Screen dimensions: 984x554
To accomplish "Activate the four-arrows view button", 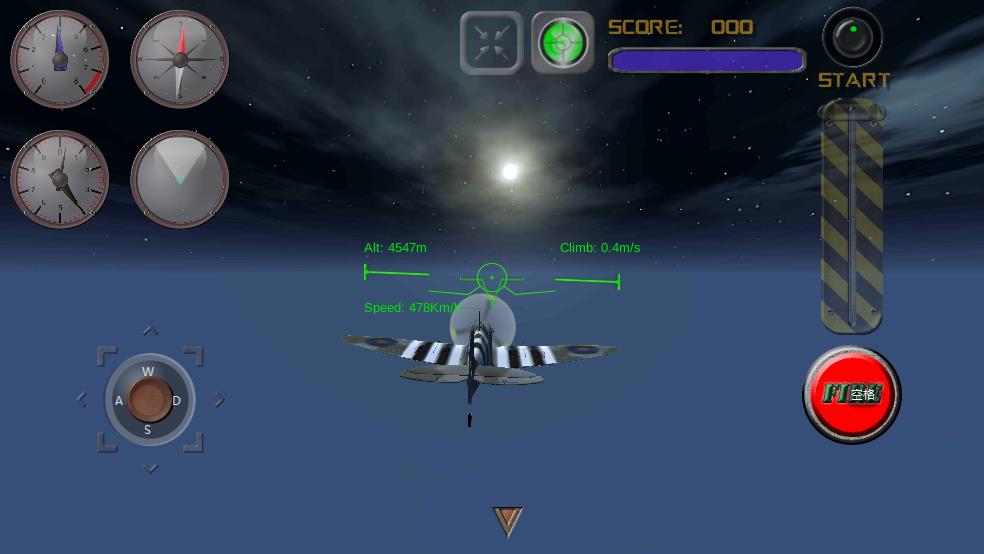I will coord(491,43).
